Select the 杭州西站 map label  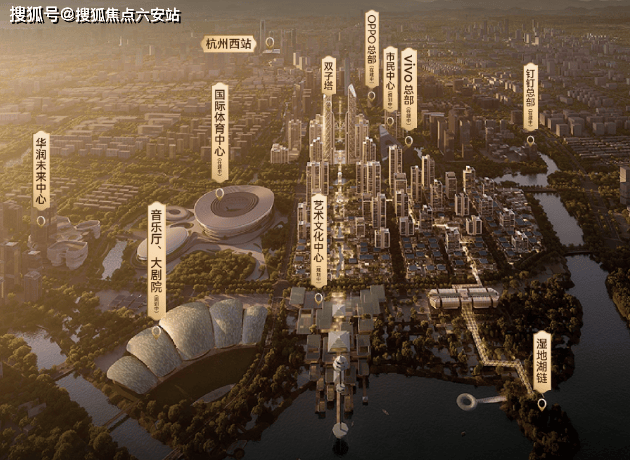[x=230, y=44]
